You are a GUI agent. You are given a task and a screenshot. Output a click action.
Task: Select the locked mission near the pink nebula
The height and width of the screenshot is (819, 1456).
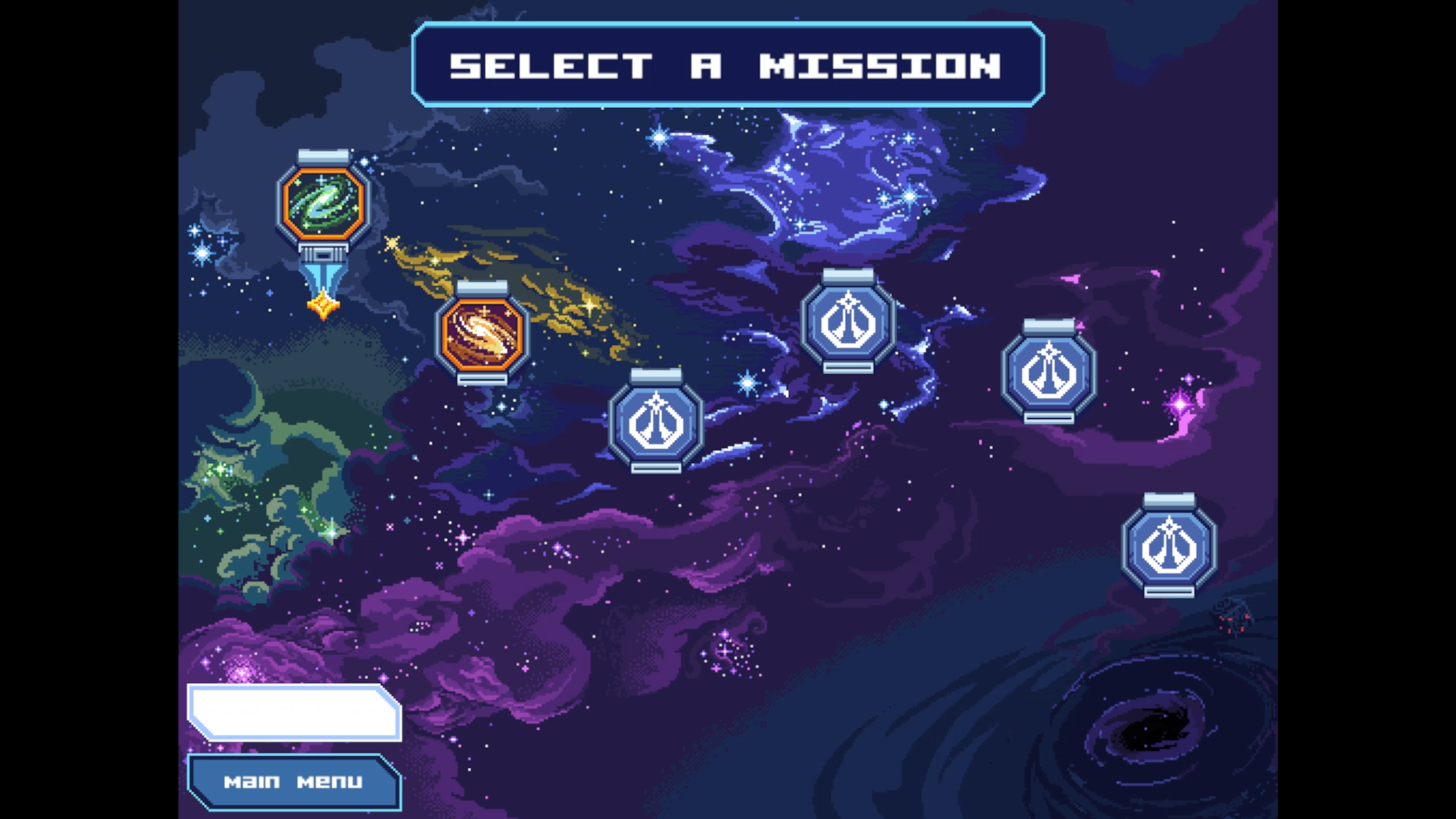(x=1050, y=373)
